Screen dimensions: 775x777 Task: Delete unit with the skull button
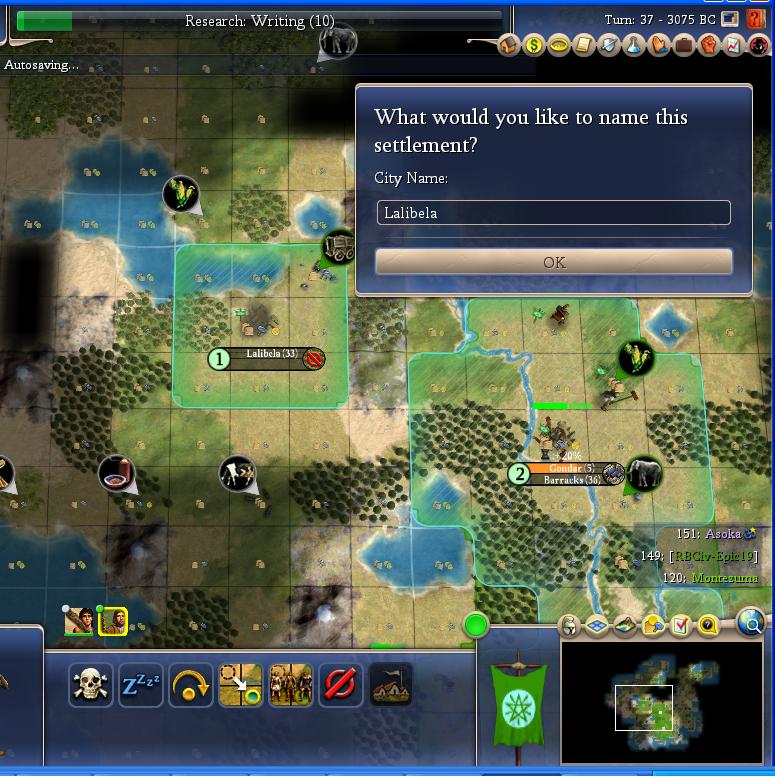91,686
